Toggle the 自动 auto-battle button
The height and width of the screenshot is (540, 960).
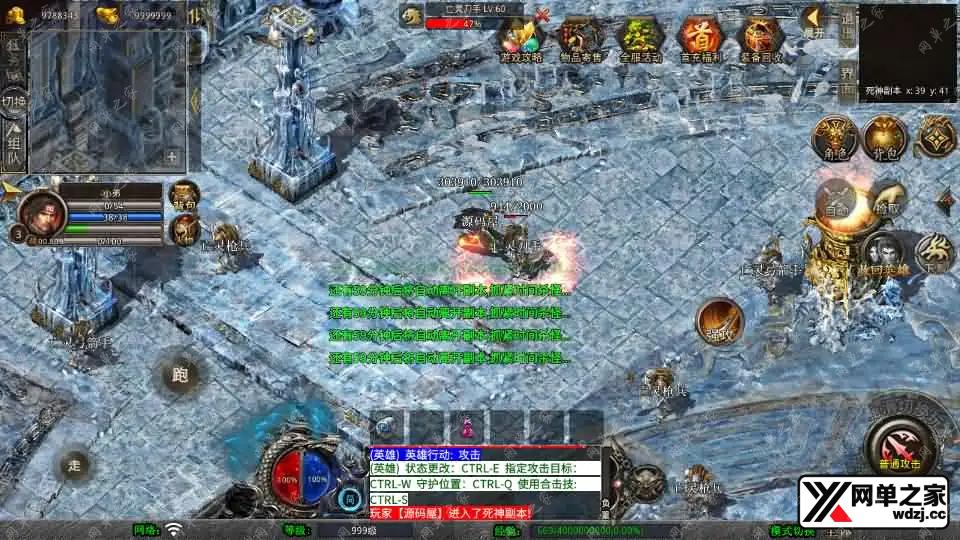point(835,204)
